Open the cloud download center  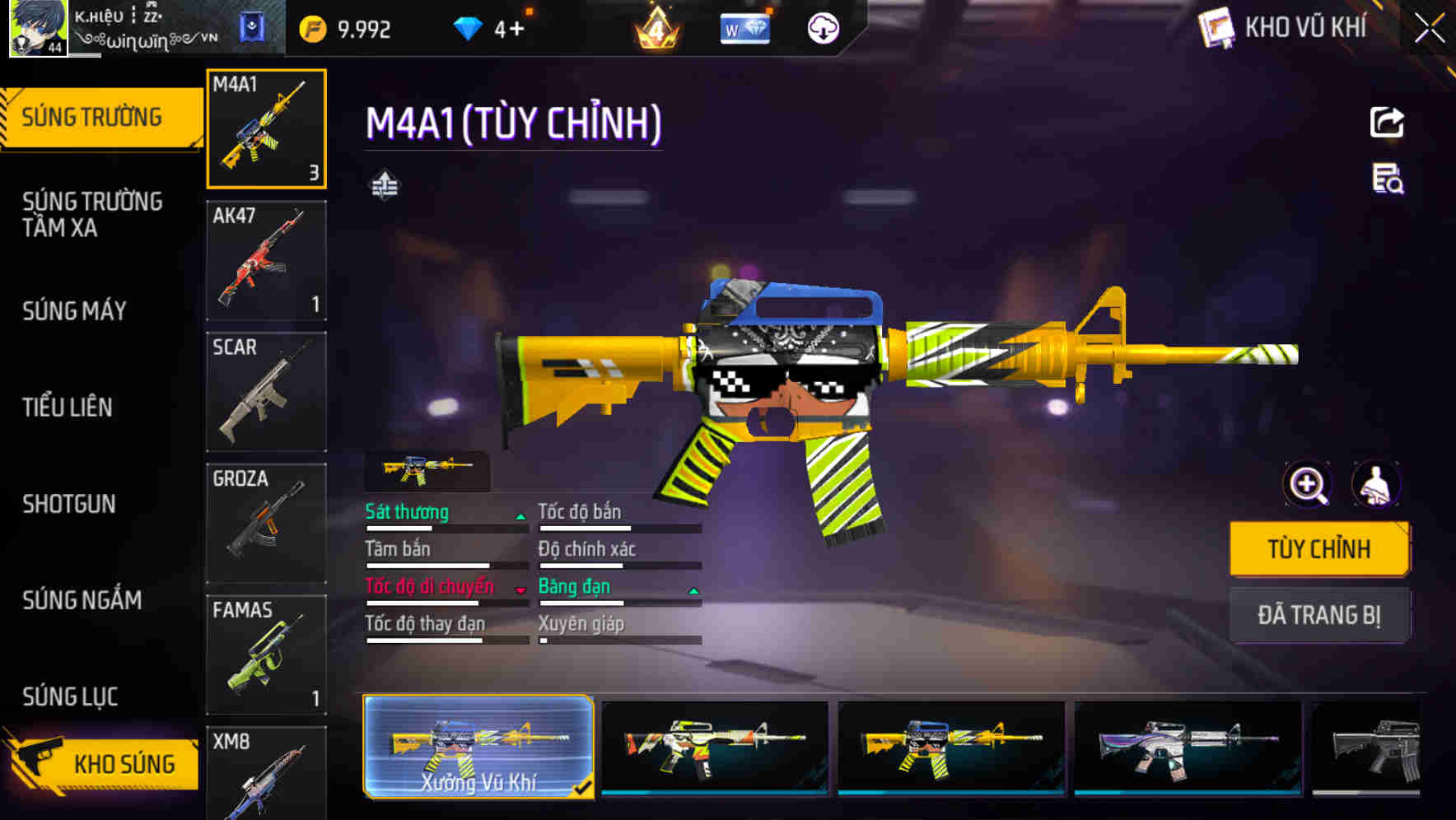[822, 27]
